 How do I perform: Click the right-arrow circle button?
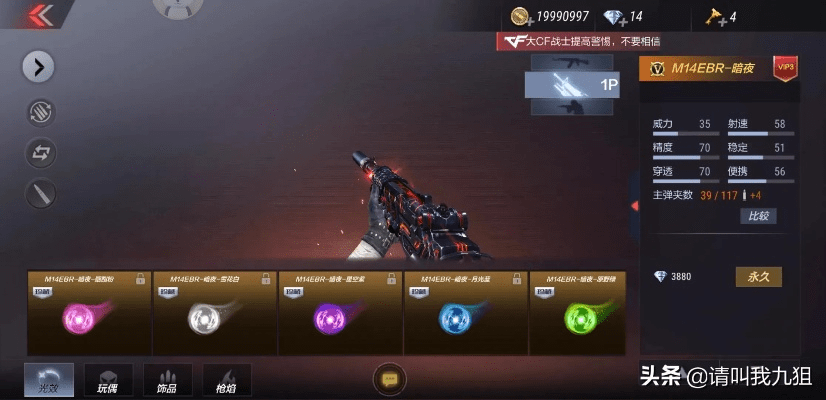pyautogui.click(x=39, y=67)
